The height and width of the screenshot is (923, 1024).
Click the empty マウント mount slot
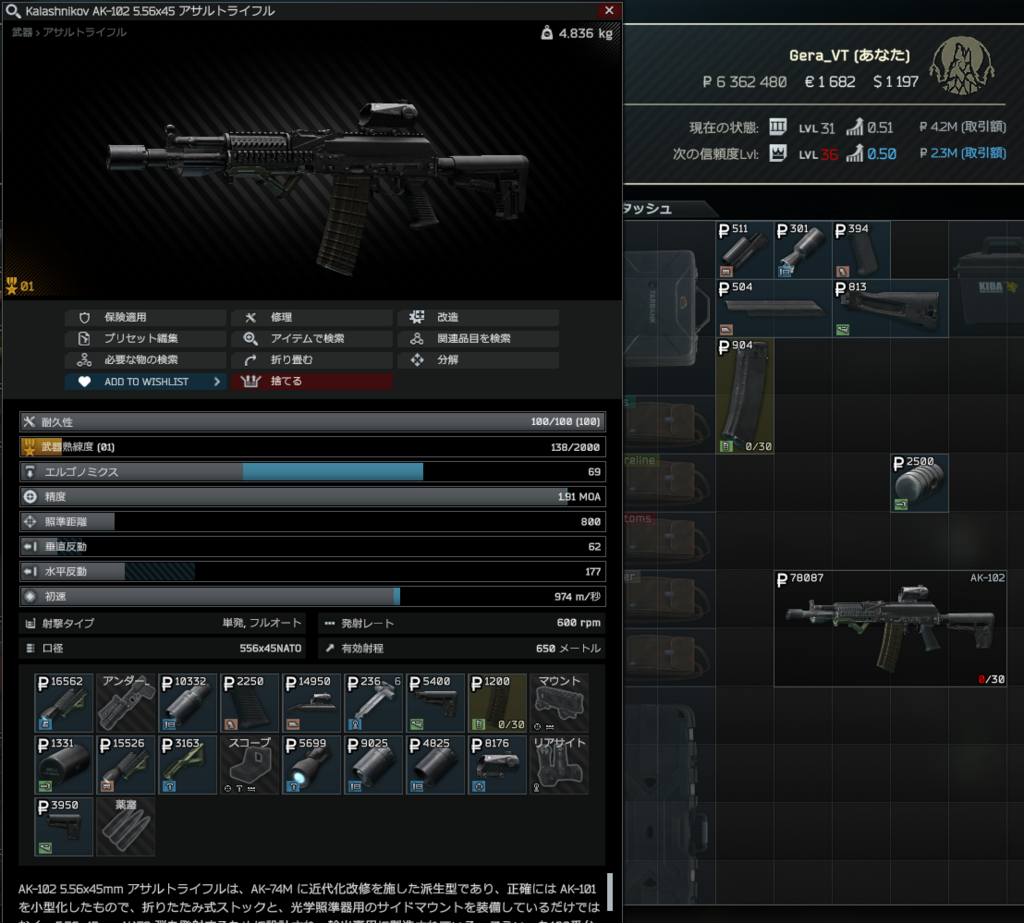pyautogui.click(x=560, y=703)
